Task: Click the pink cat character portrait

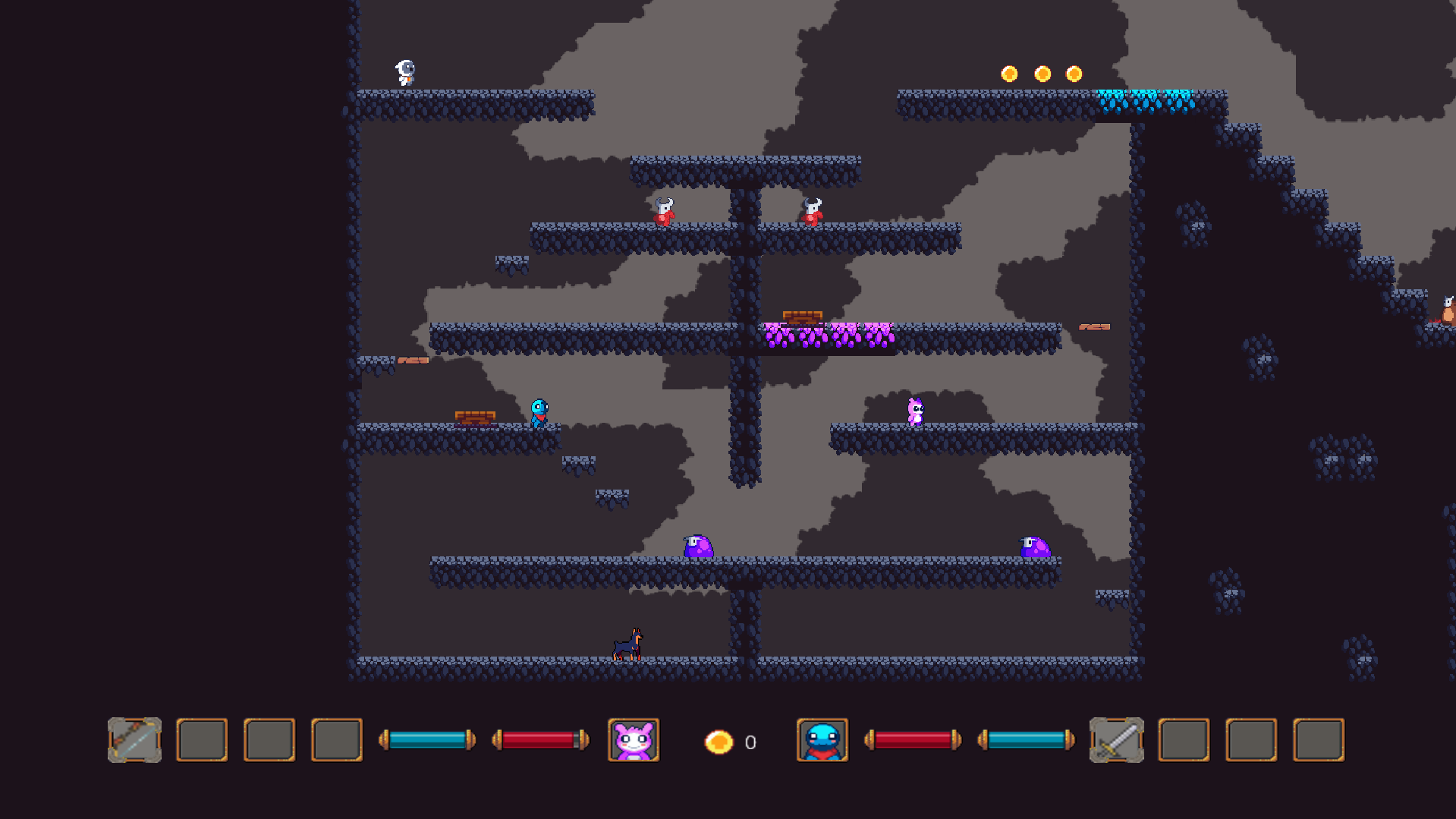Action: [634, 740]
